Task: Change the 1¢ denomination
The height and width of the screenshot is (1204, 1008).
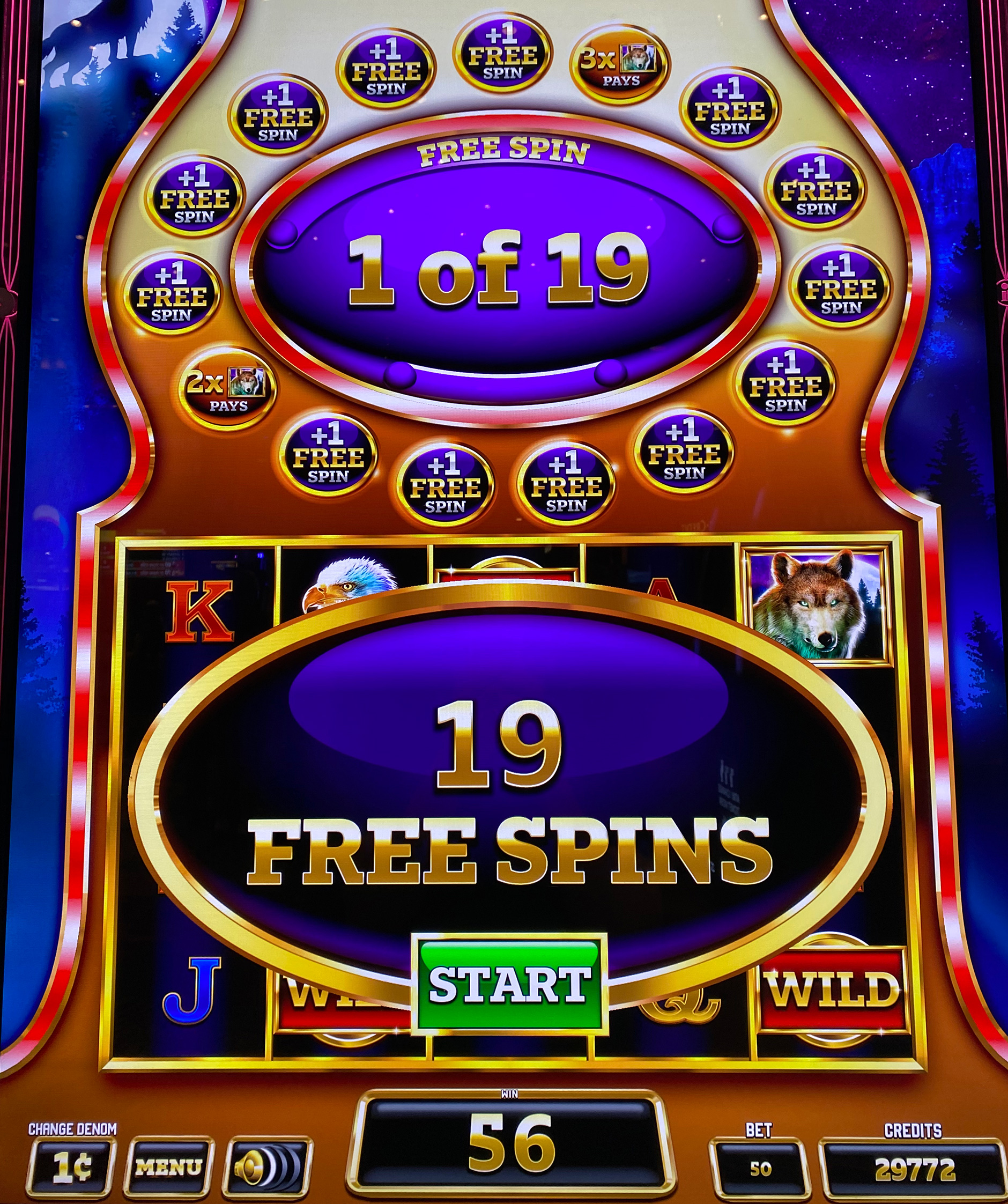Action: [x=72, y=1167]
